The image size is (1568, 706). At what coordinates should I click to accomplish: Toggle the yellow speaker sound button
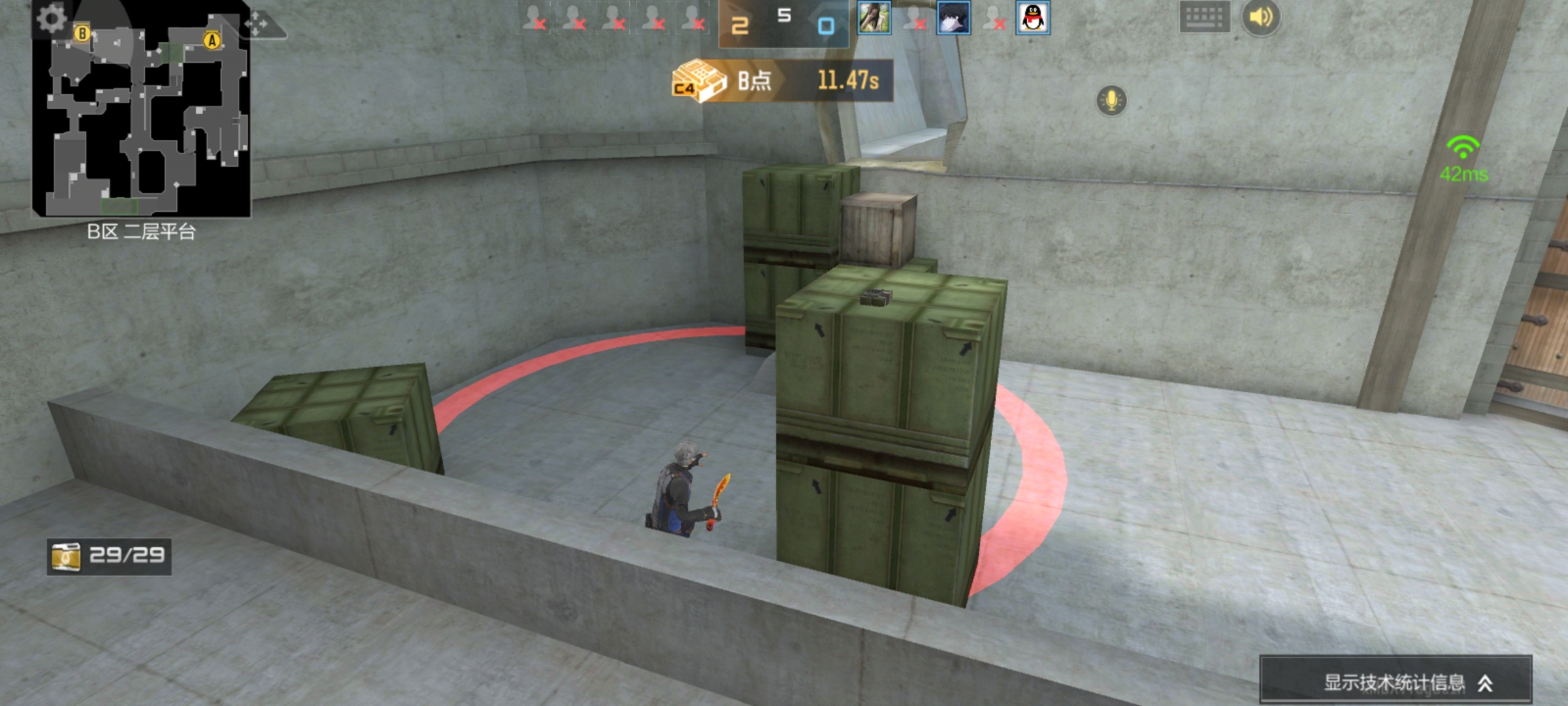(1261, 18)
